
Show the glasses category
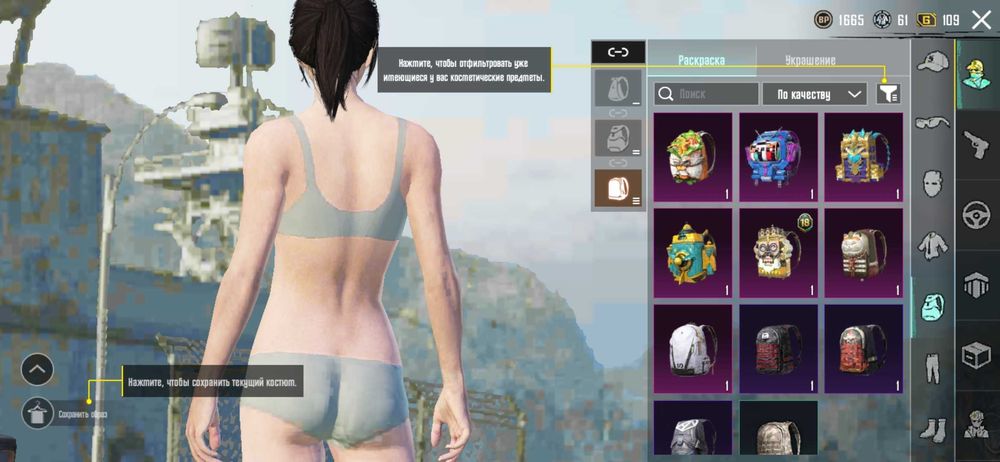coord(933,122)
